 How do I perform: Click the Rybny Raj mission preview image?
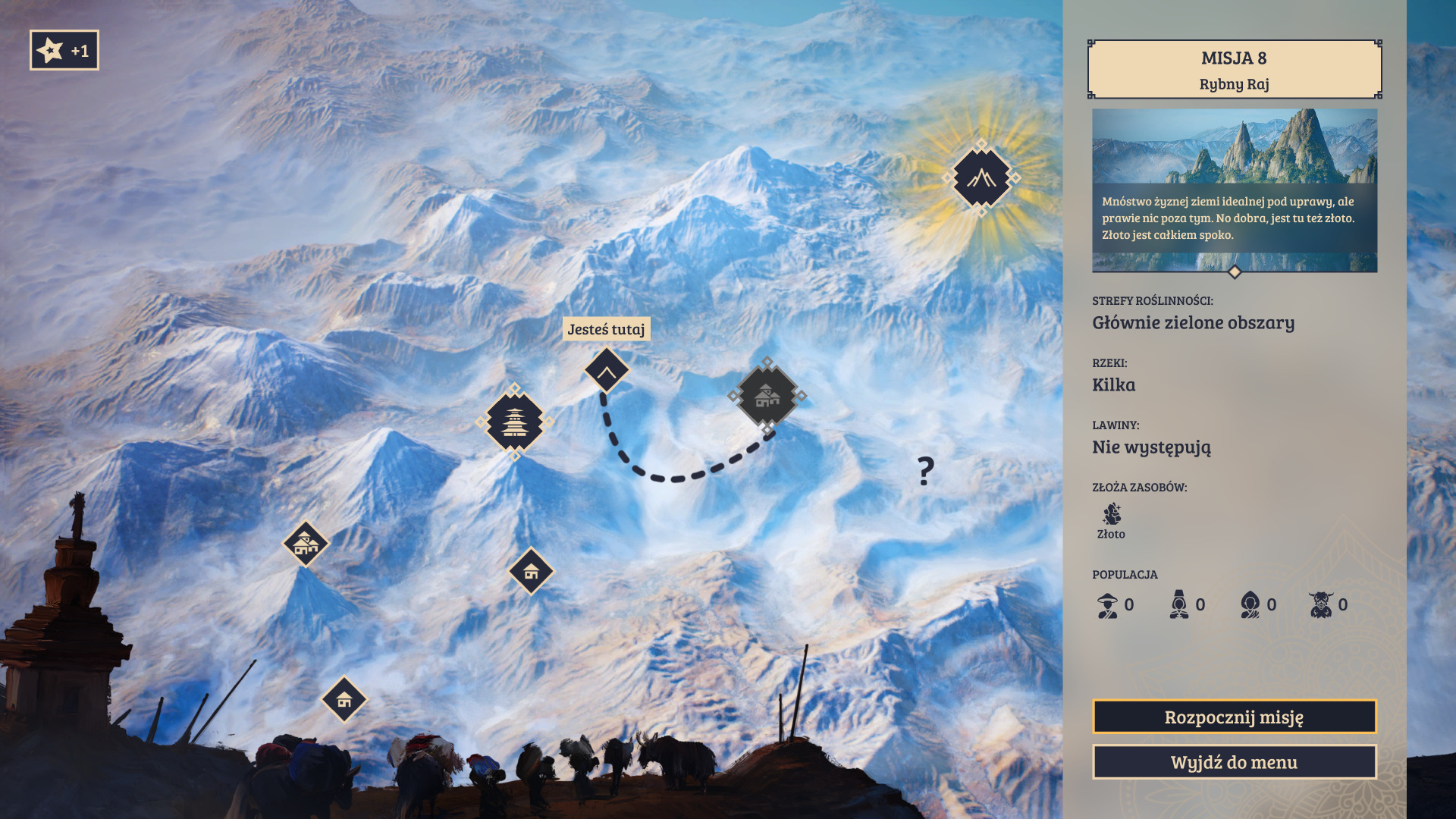tap(1234, 190)
